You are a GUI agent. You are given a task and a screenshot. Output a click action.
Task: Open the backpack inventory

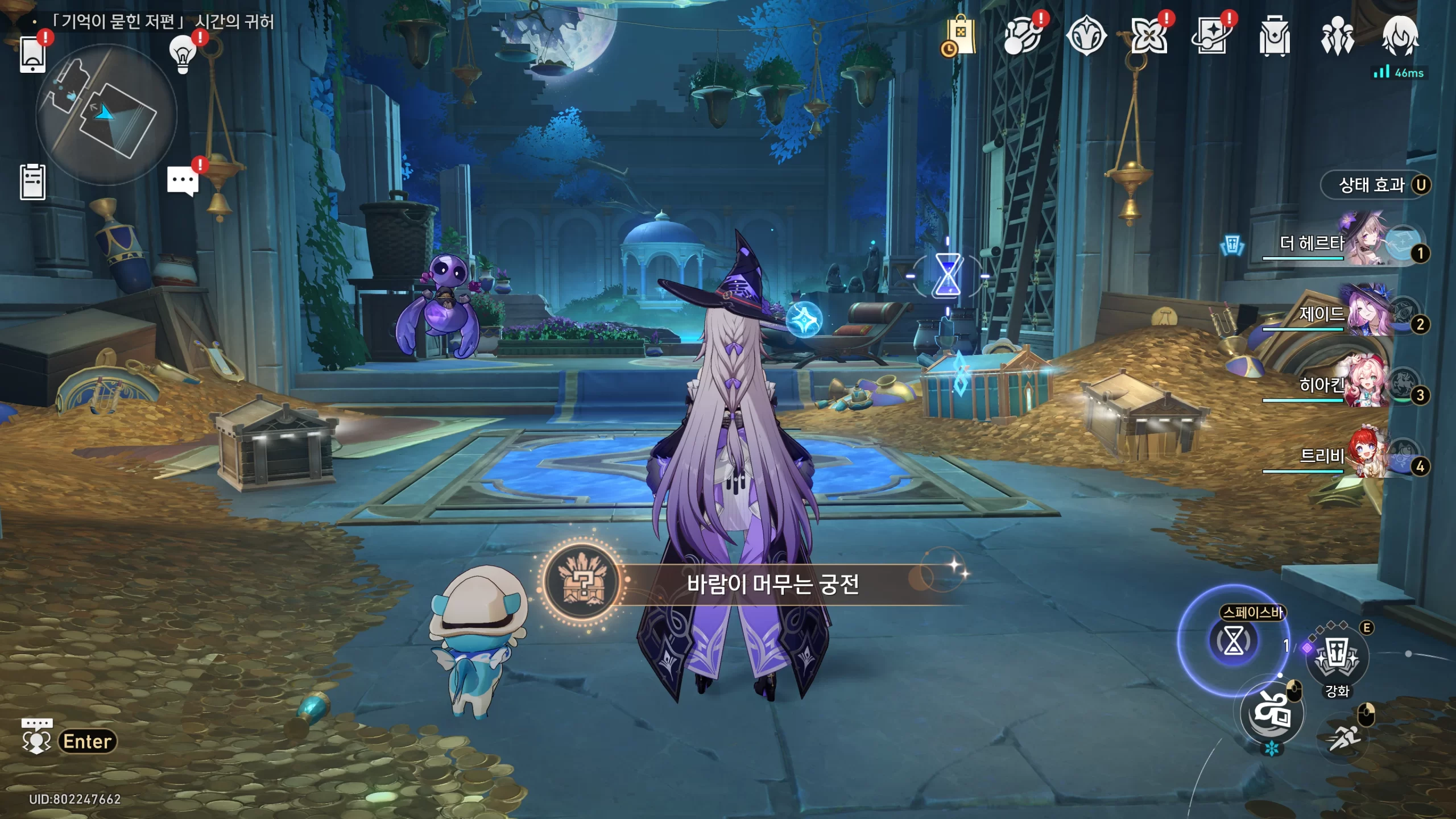click(x=1274, y=36)
